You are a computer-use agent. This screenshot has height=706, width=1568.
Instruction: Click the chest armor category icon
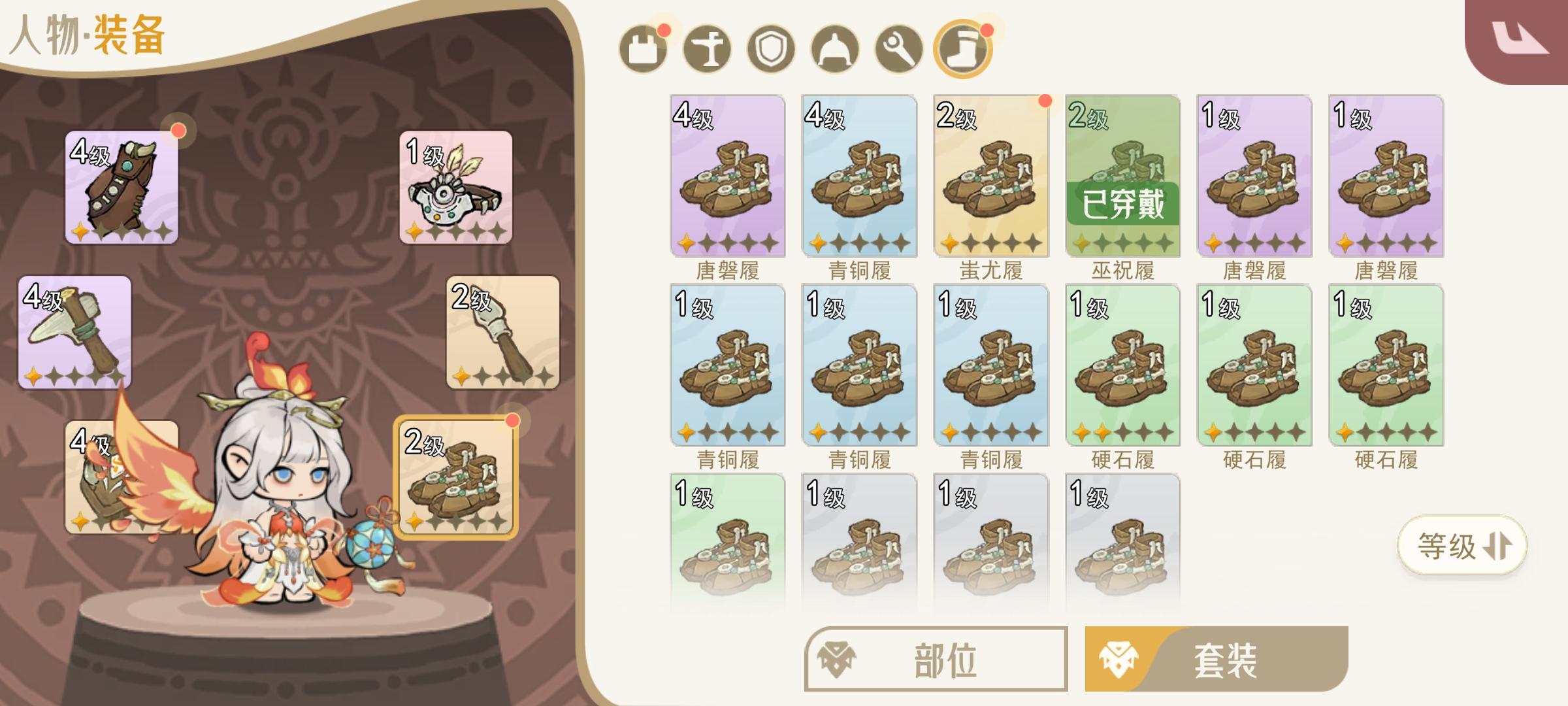point(644,49)
